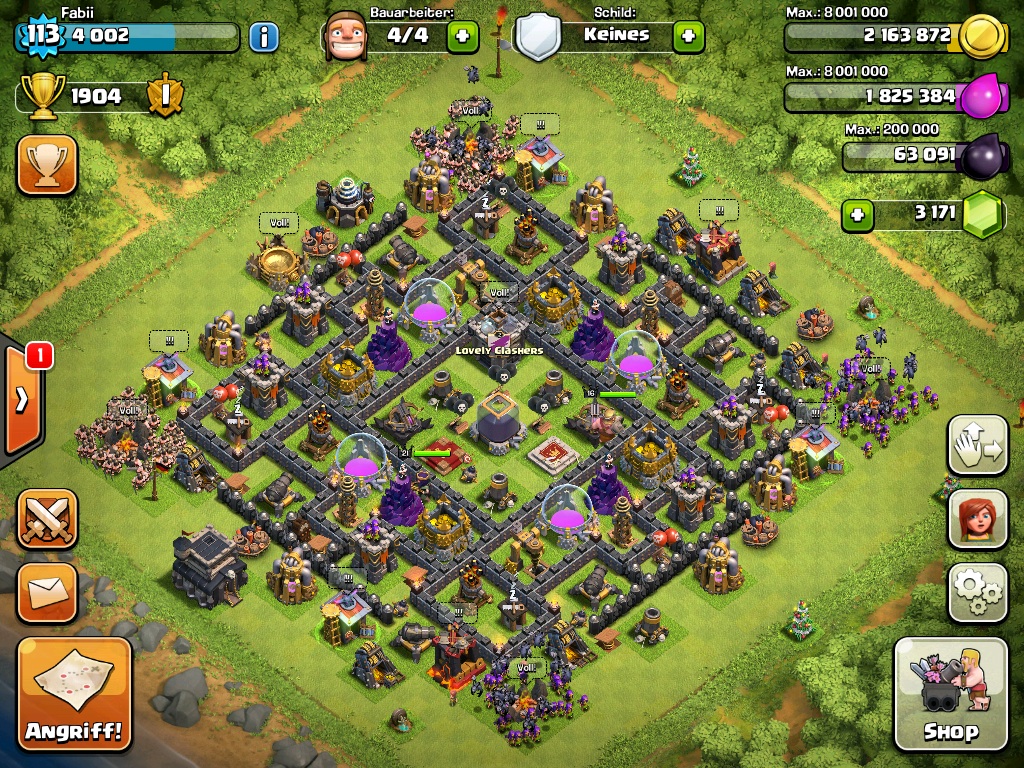
Task: Click the blue info button by the name
Action: (x=263, y=38)
